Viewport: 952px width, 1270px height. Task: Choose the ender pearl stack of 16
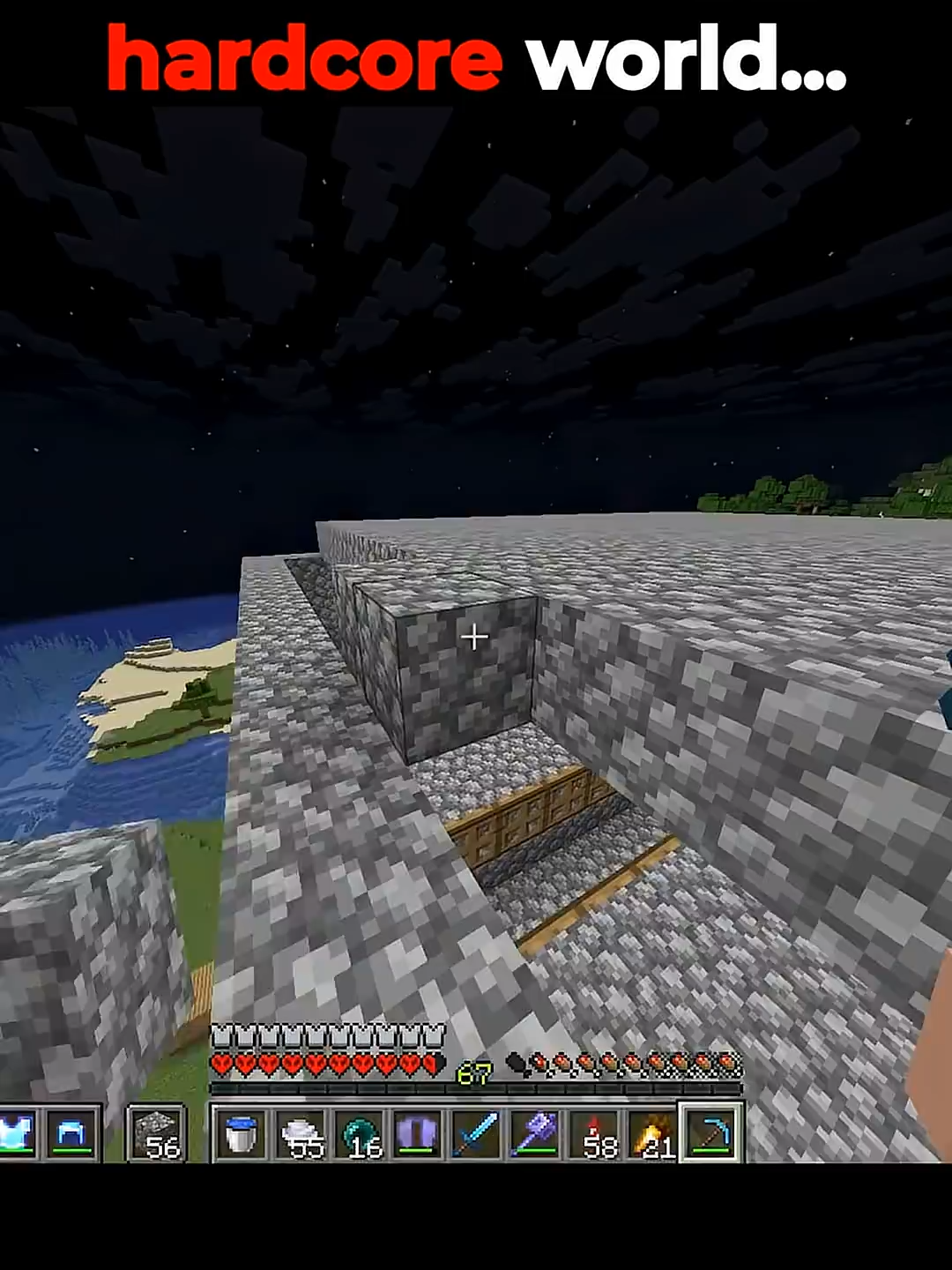(359, 1133)
